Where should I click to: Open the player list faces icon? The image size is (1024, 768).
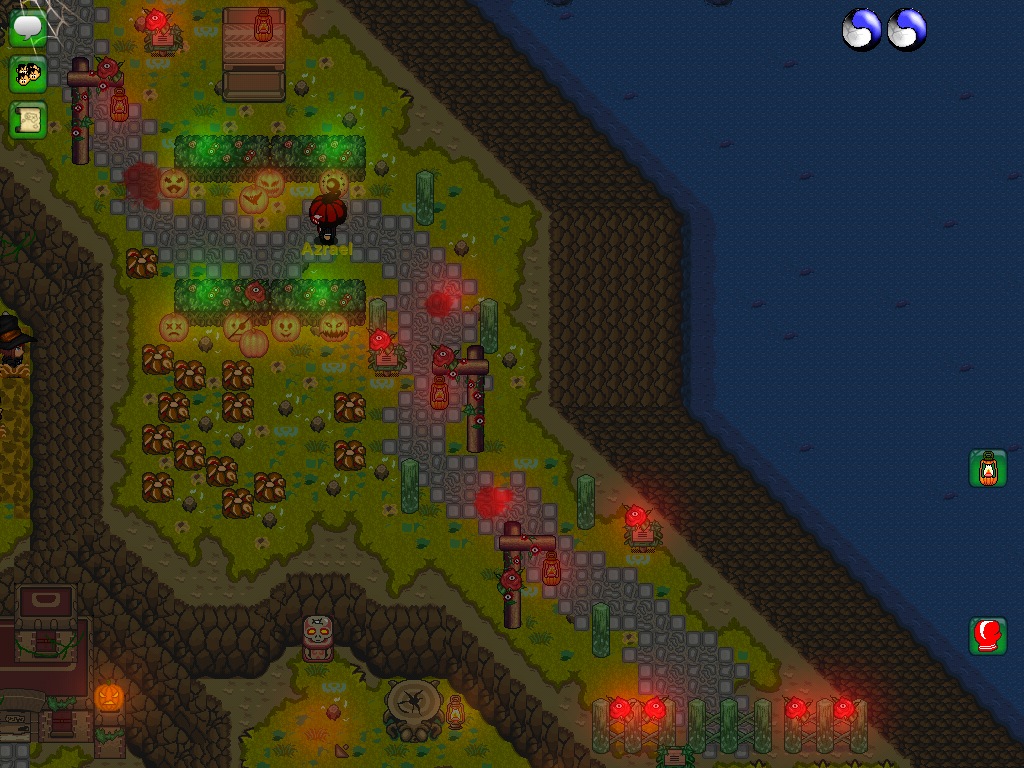tap(28, 74)
